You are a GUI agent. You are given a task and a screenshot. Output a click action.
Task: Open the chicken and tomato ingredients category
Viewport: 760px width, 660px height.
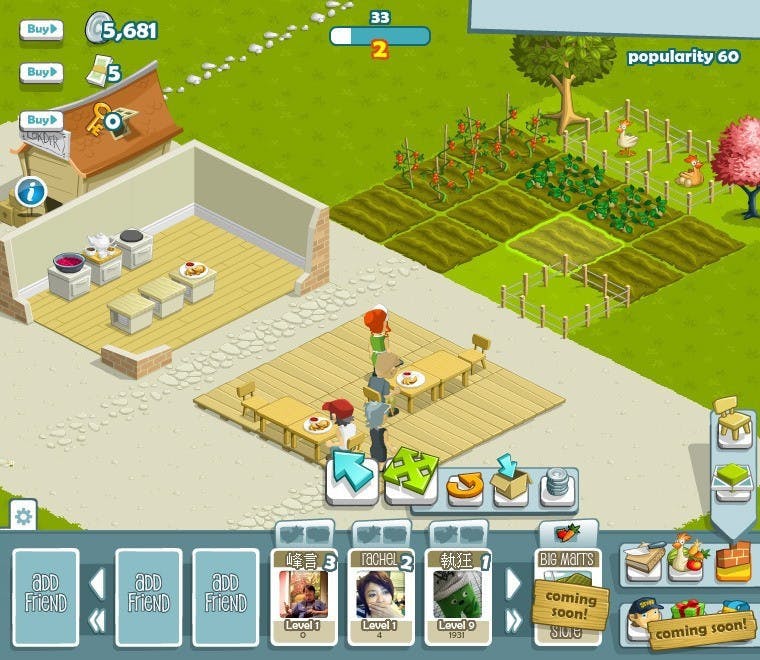689,563
